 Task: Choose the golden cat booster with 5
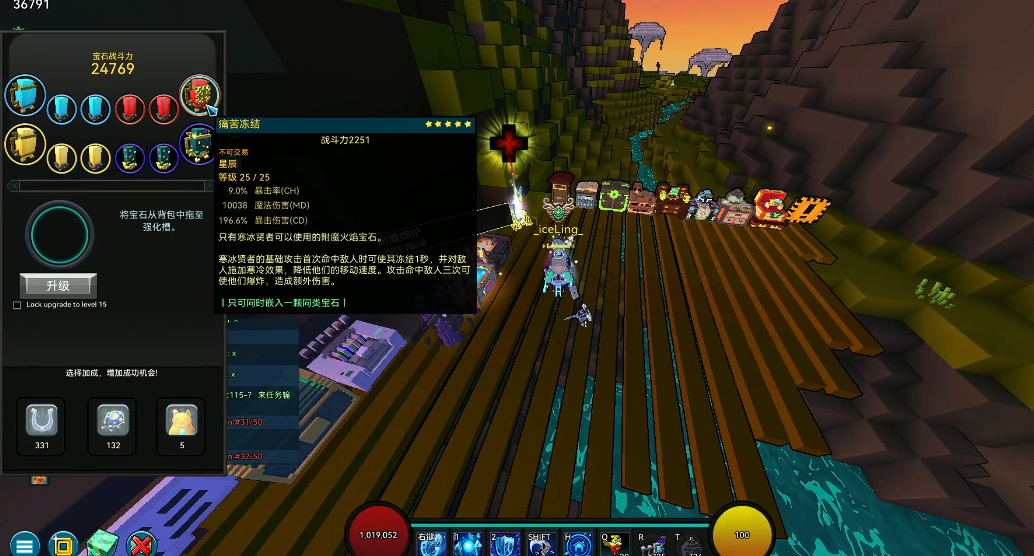click(x=182, y=421)
